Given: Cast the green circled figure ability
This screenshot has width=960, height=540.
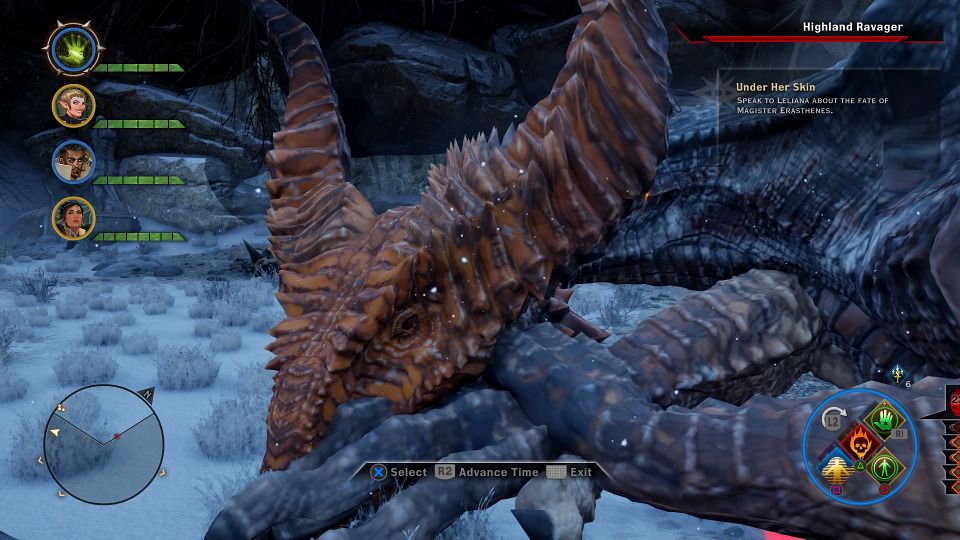Looking at the screenshot, I should pos(883,467).
